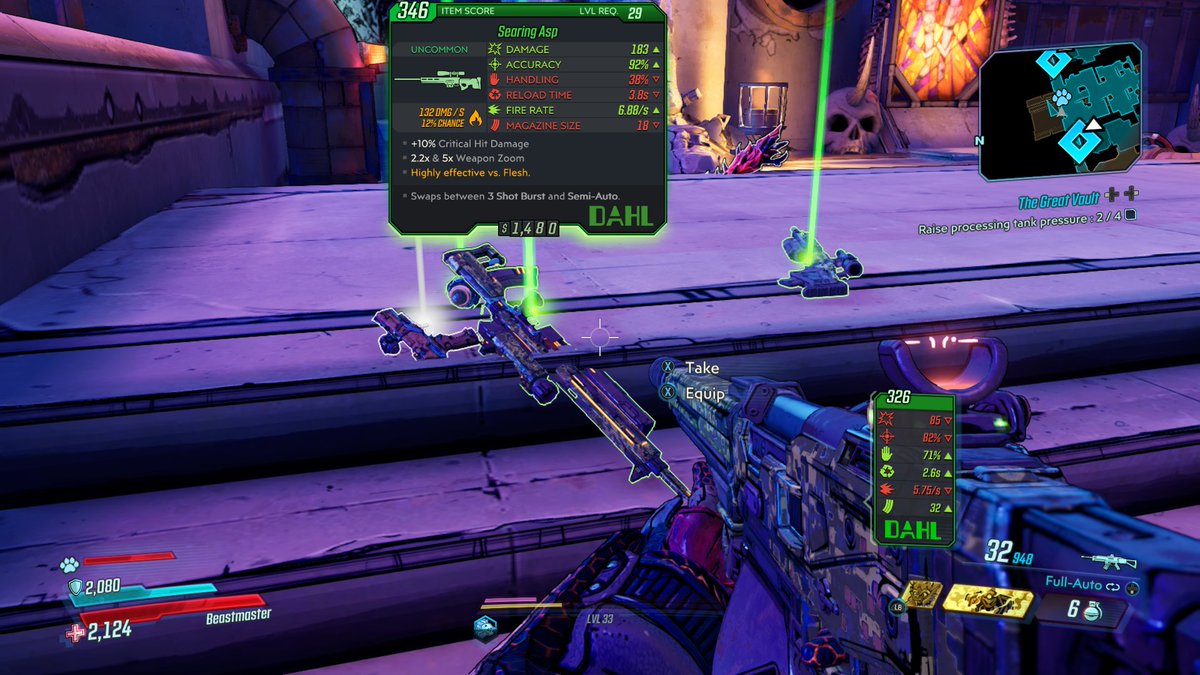Select the equipped weapon comparison card
Viewport: 1200px width, 675px height.
pyautogui.click(x=911, y=468)
